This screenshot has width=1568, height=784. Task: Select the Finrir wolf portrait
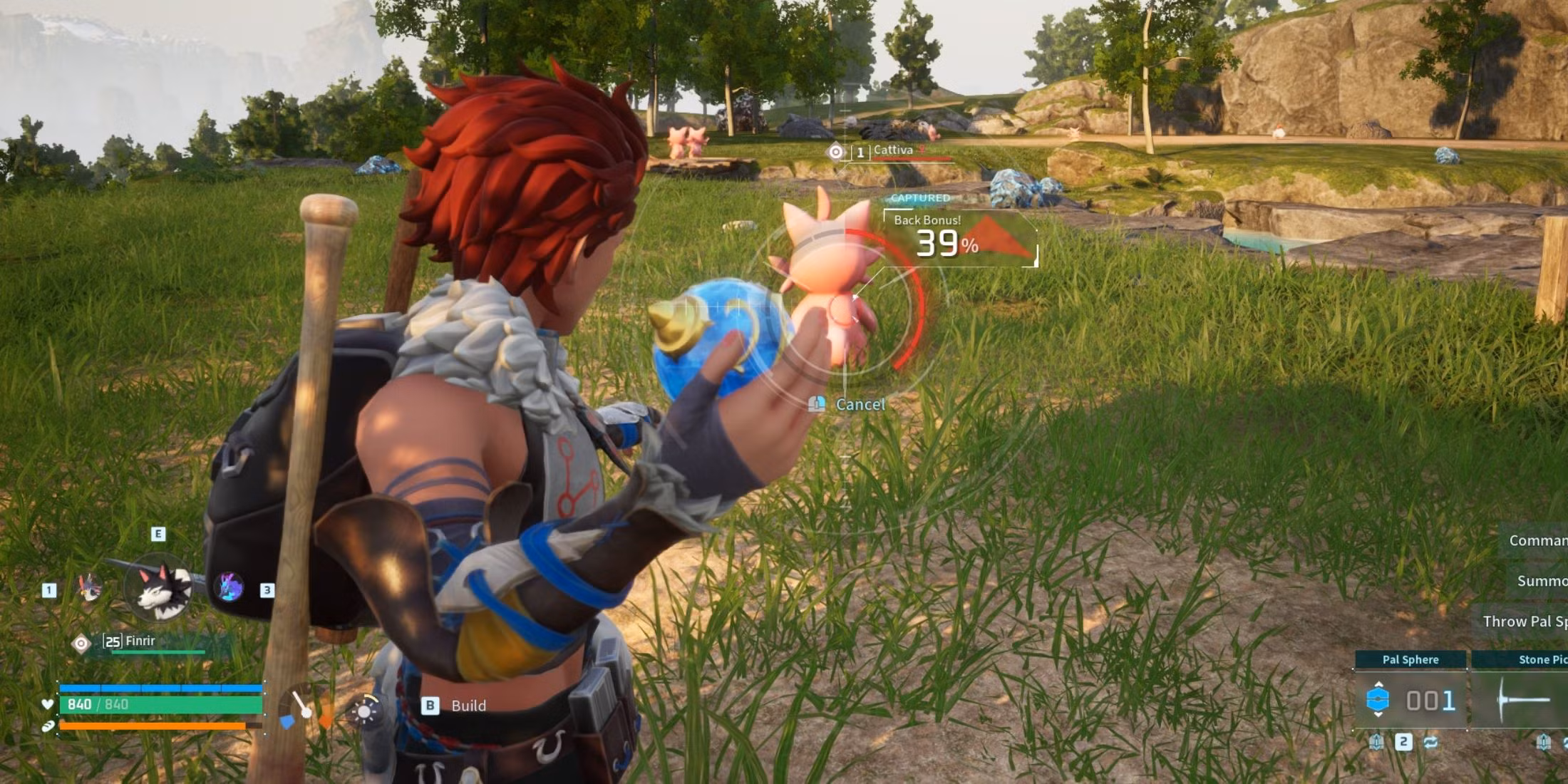(158, 587)
